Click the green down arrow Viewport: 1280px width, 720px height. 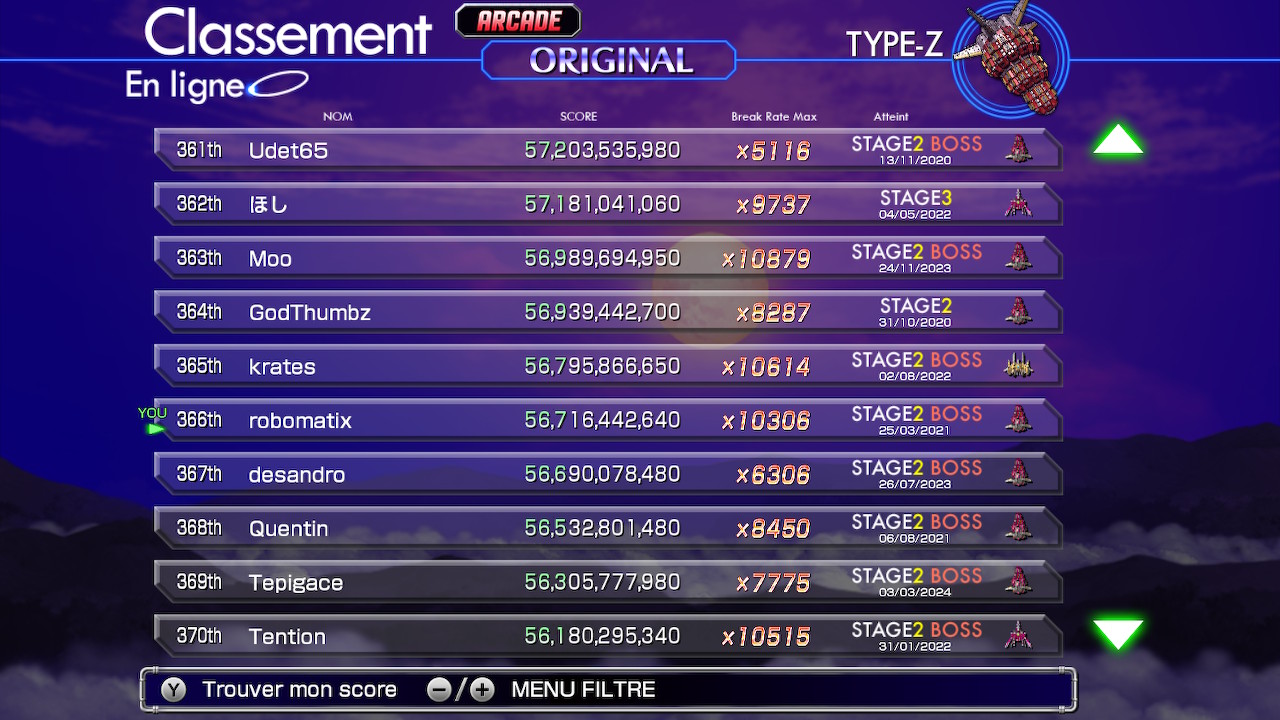1117,633
